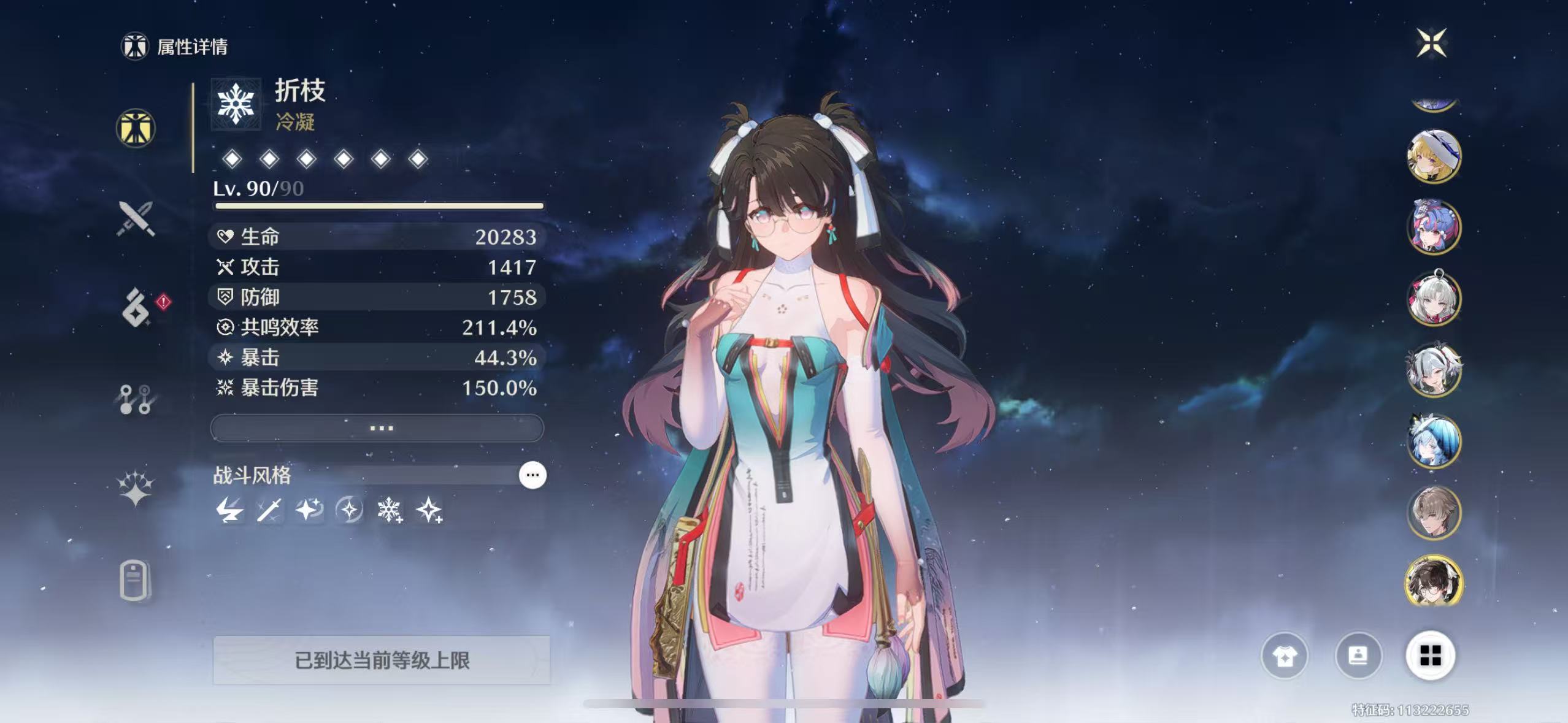Open the character profile clipboard tab
This screenshot has width=1568, height=723.
134,580
